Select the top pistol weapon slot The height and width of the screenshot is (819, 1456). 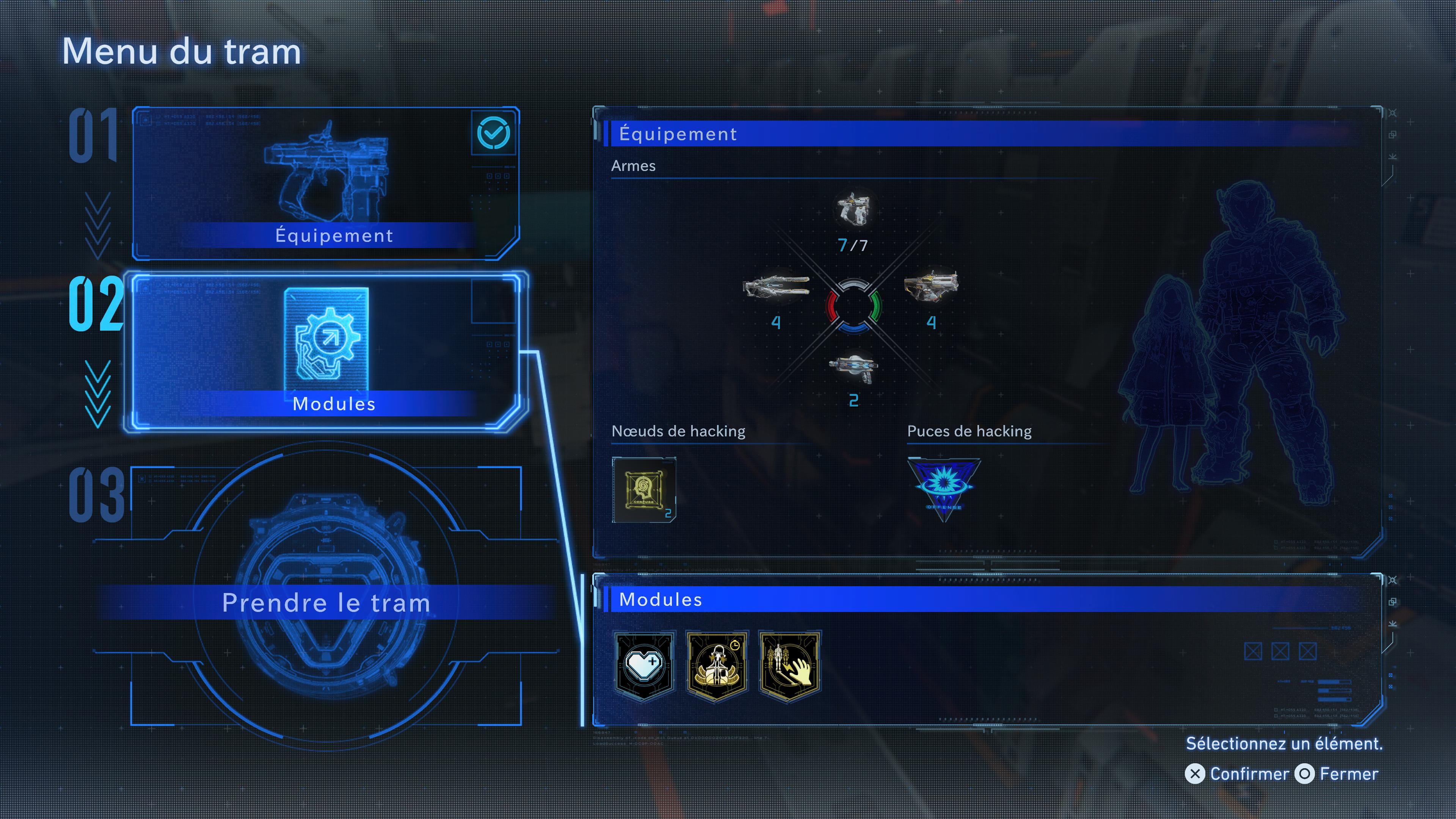coord(853,209)
